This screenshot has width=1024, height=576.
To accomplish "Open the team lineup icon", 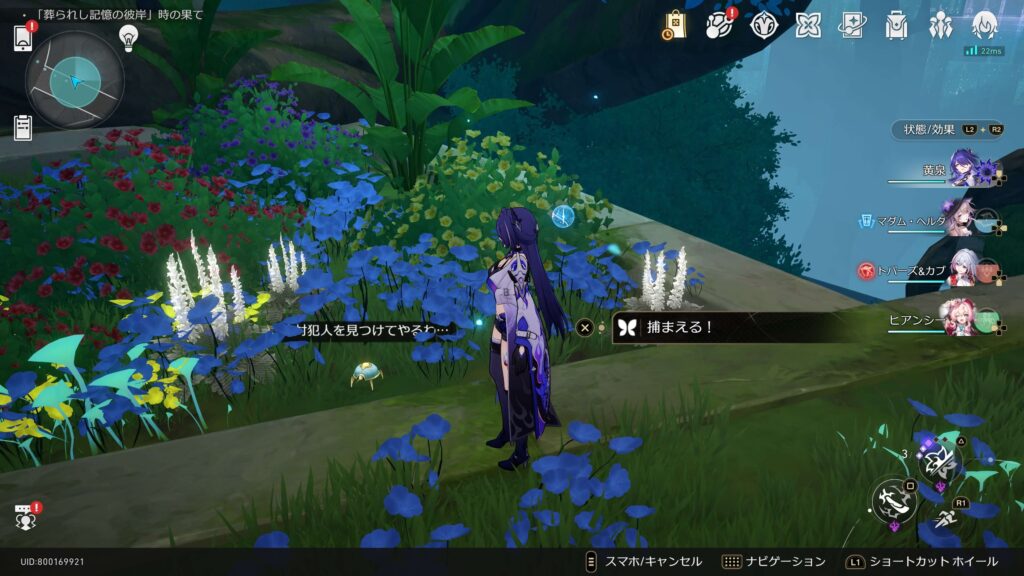I will 941,25.
